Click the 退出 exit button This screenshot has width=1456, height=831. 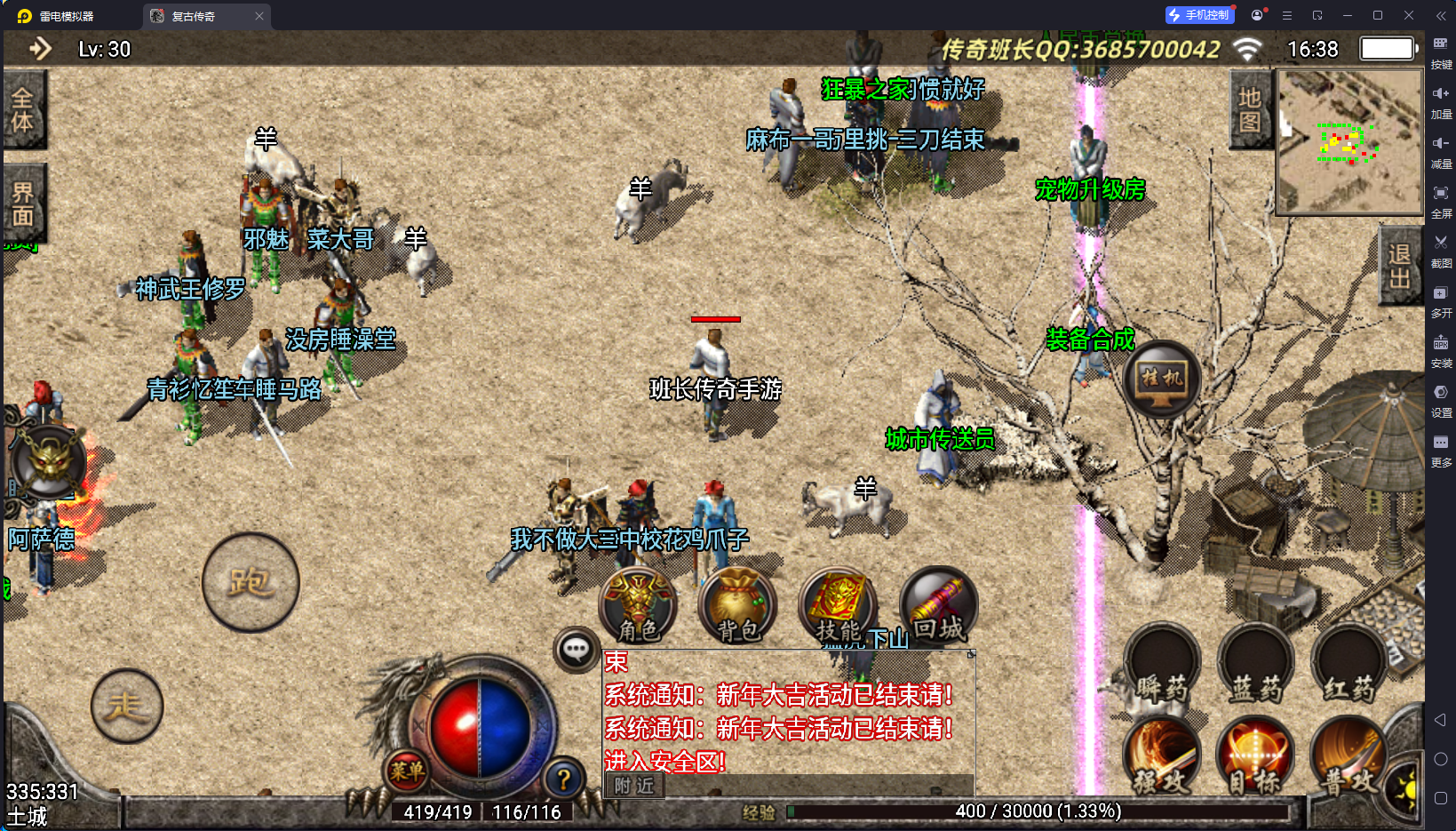(x=1399, y=266)
